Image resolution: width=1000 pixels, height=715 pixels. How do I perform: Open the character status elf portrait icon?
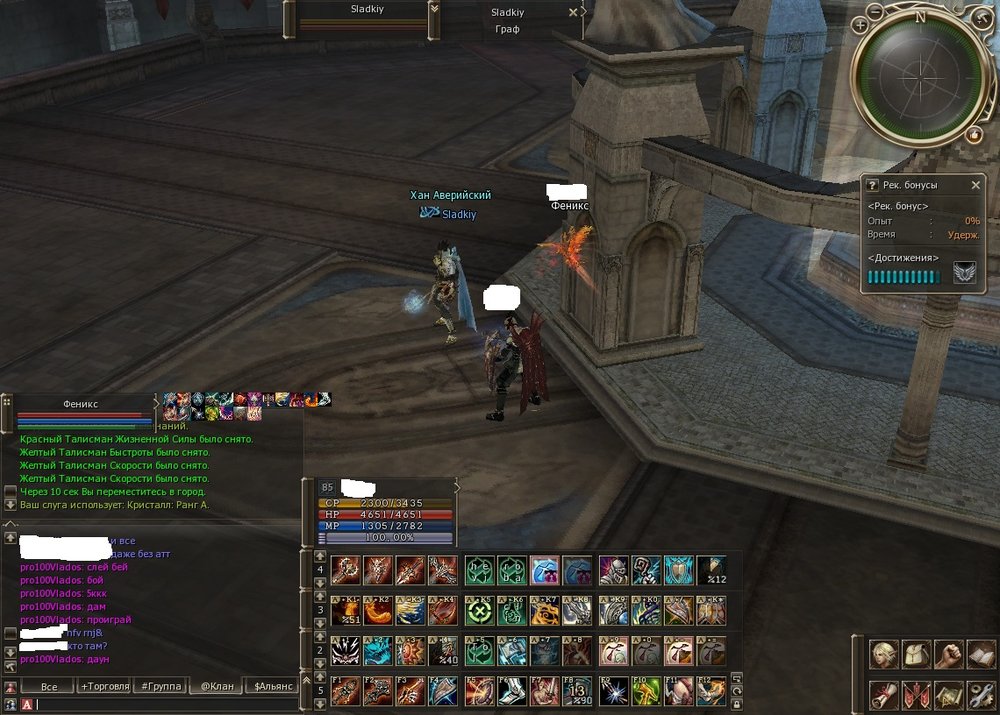[884, 655]
